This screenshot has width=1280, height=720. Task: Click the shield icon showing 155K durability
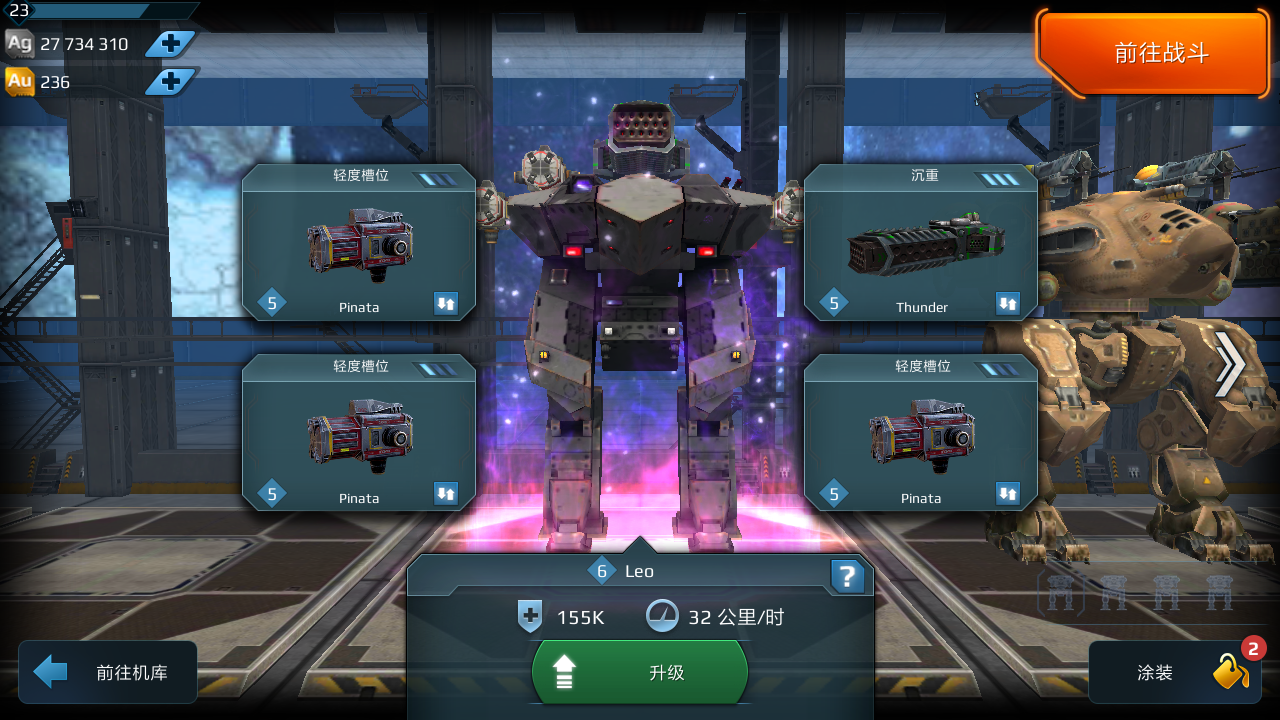[x=531, y=617]
